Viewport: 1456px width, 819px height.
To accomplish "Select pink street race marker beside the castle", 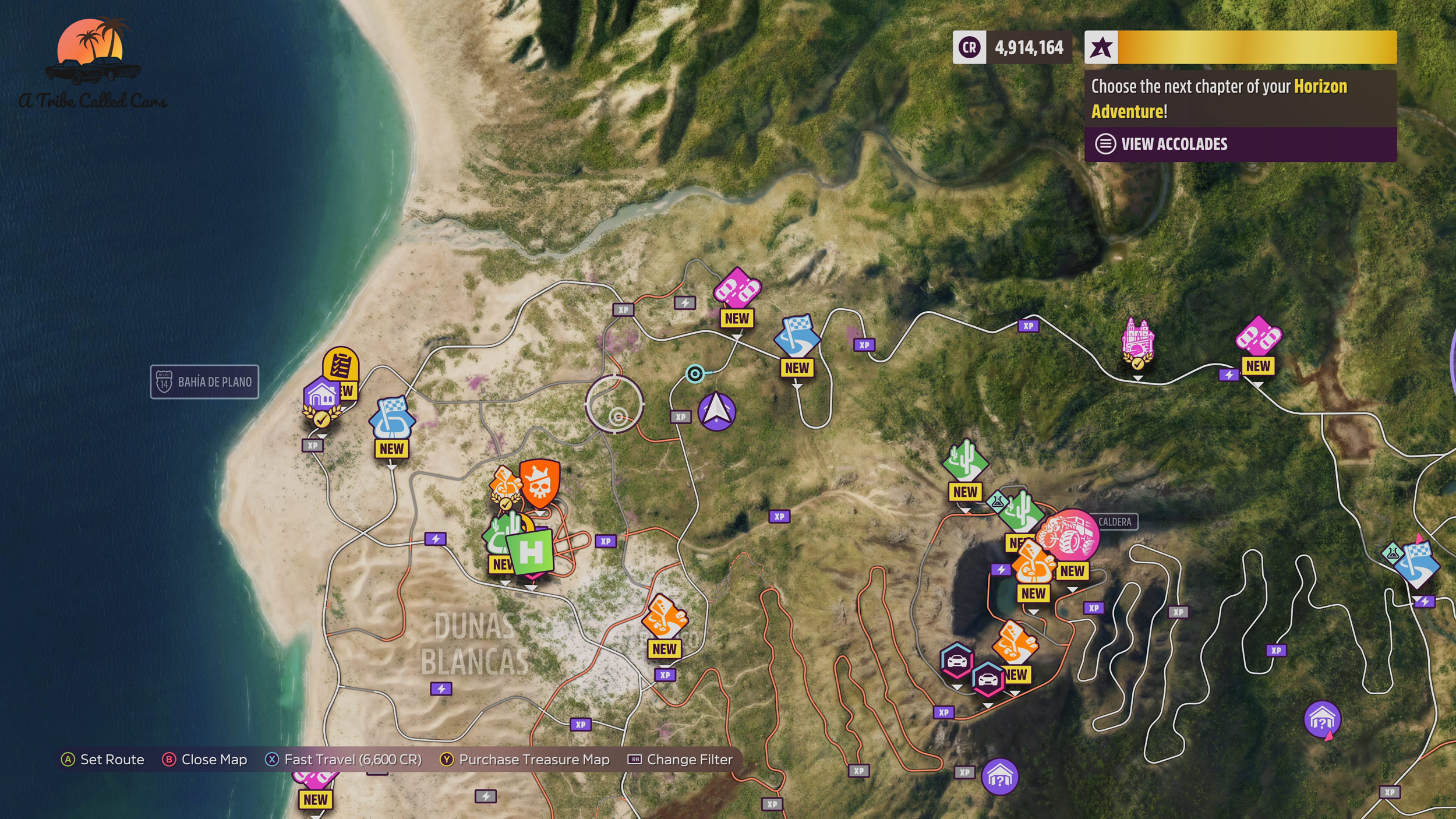I will pos(1258,337).
